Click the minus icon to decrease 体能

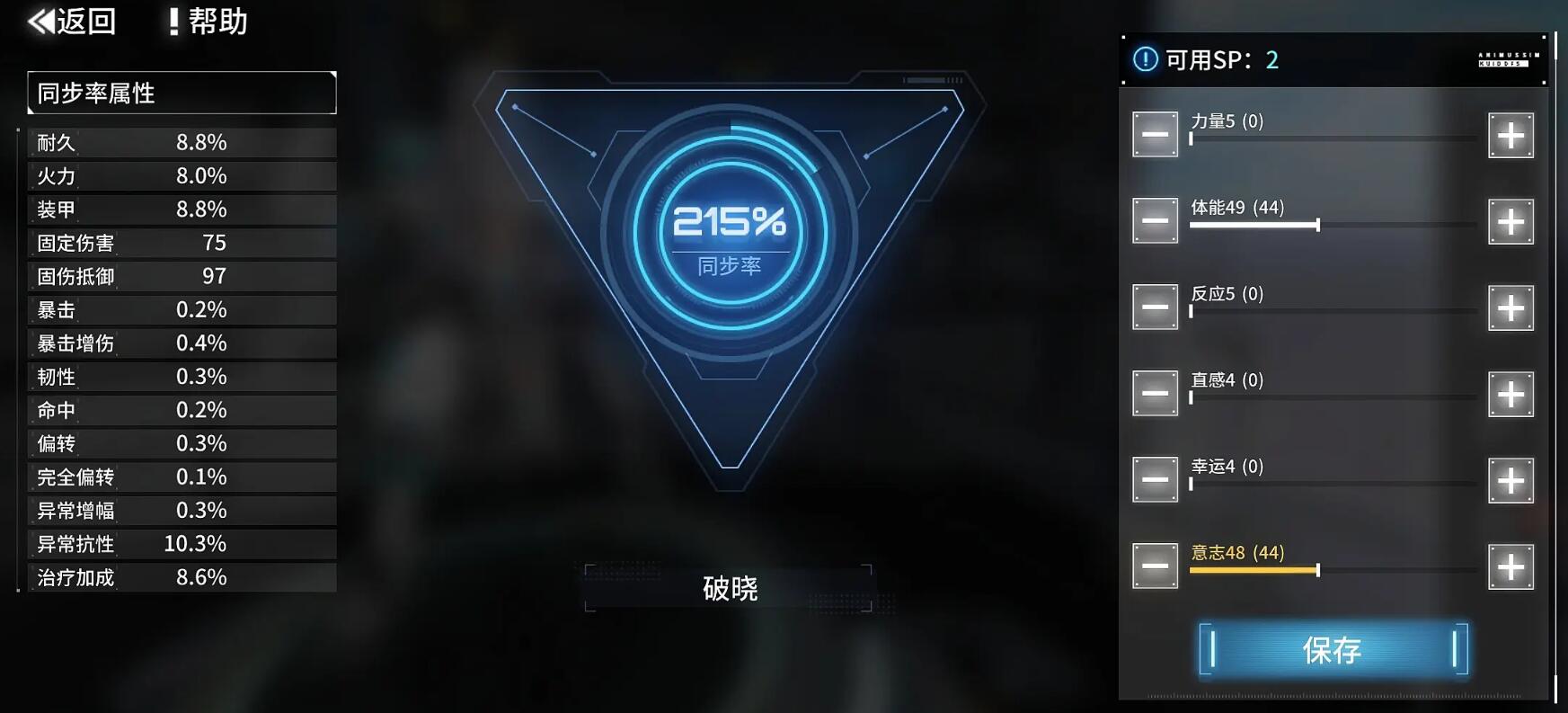[x=1155, y=220]
